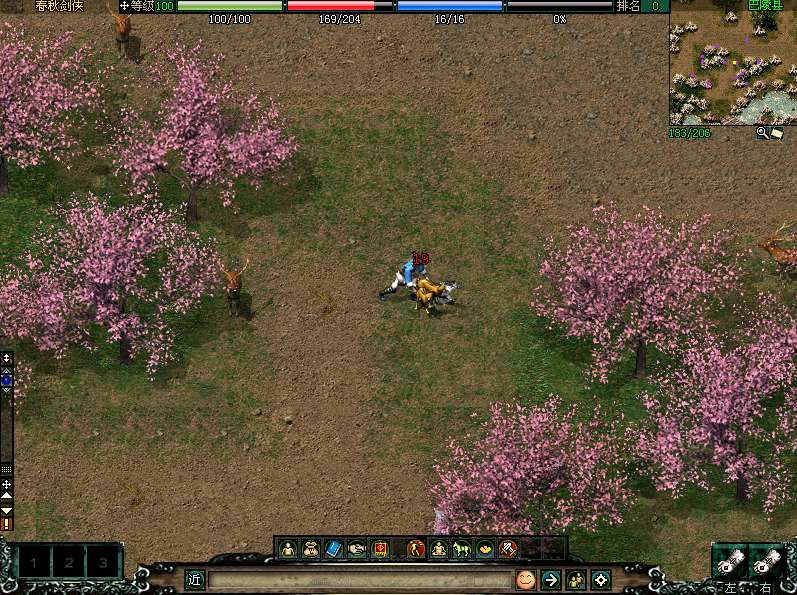Open the map scroll icon below minimap
This screenshot has height=595, width=797.
[776, 132]
